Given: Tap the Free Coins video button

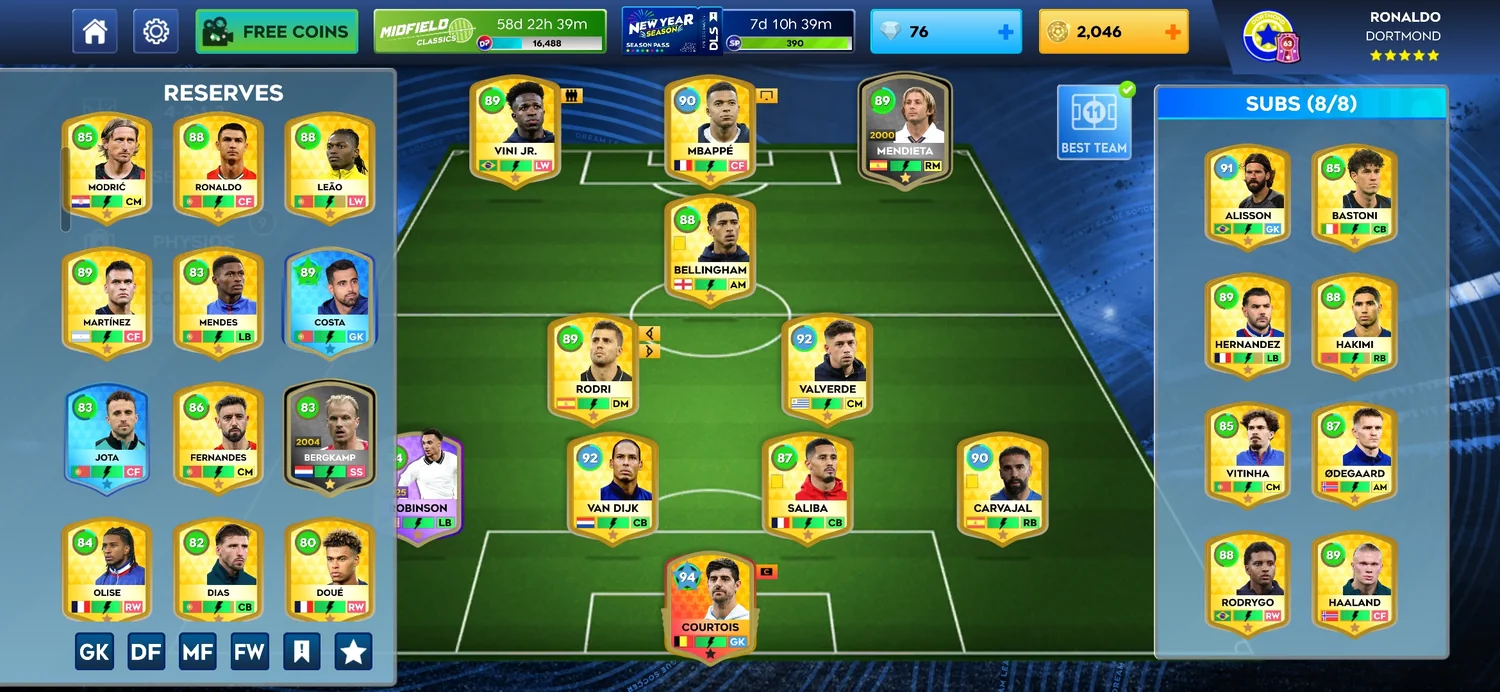Looking at the screenshot, I should click(x=277, y=31).
